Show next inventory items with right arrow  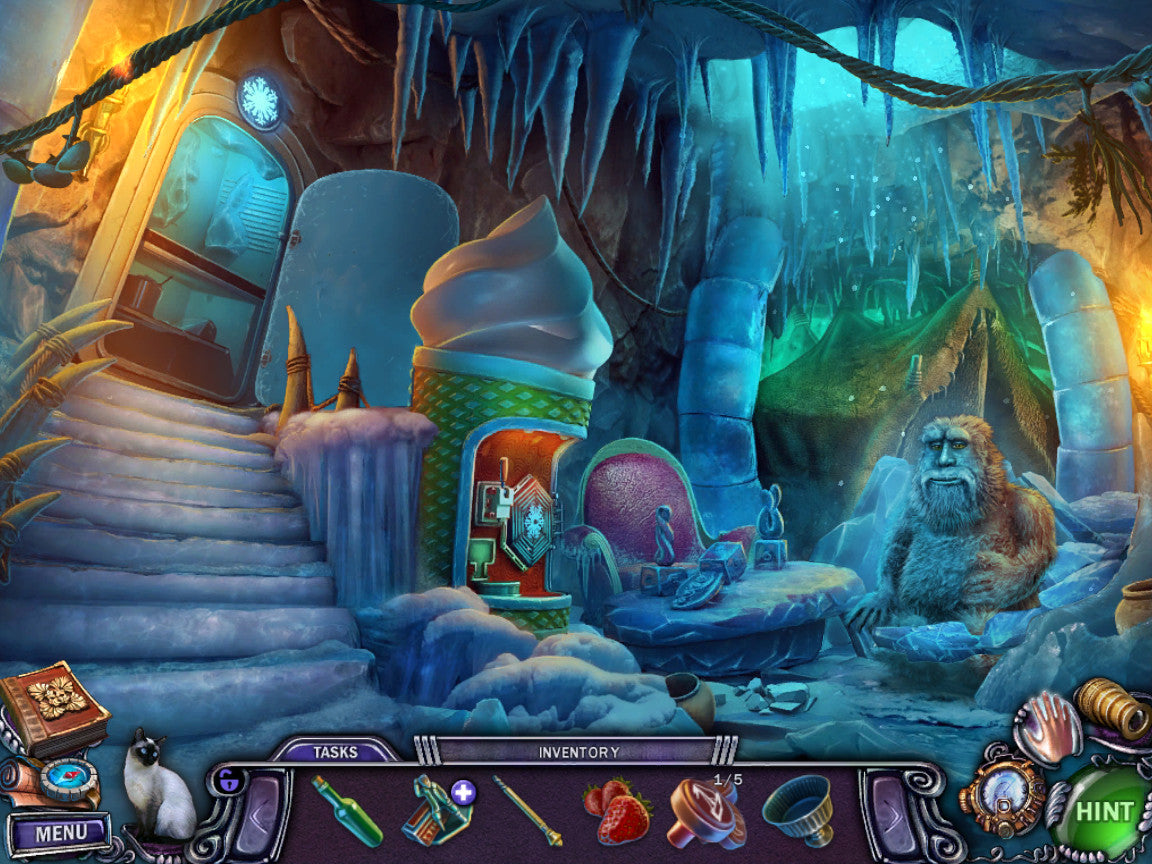click(893, 808)
